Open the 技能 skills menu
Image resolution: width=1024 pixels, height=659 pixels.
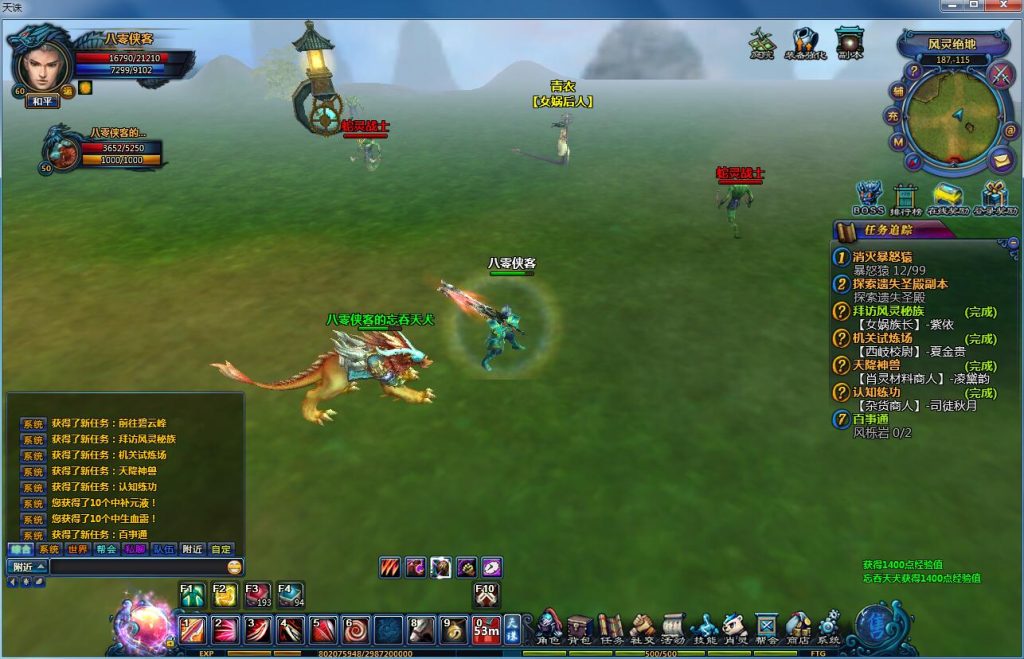(704, 627)
